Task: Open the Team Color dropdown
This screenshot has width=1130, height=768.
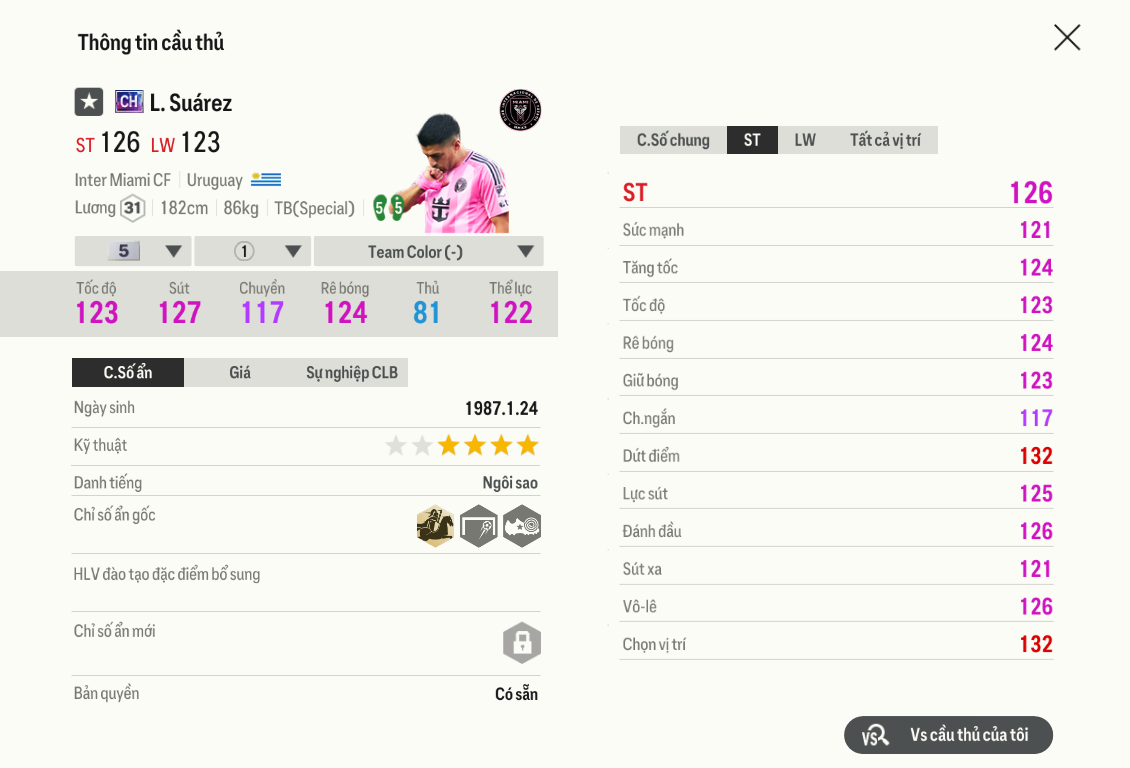Action: click(x=429, y=252)
